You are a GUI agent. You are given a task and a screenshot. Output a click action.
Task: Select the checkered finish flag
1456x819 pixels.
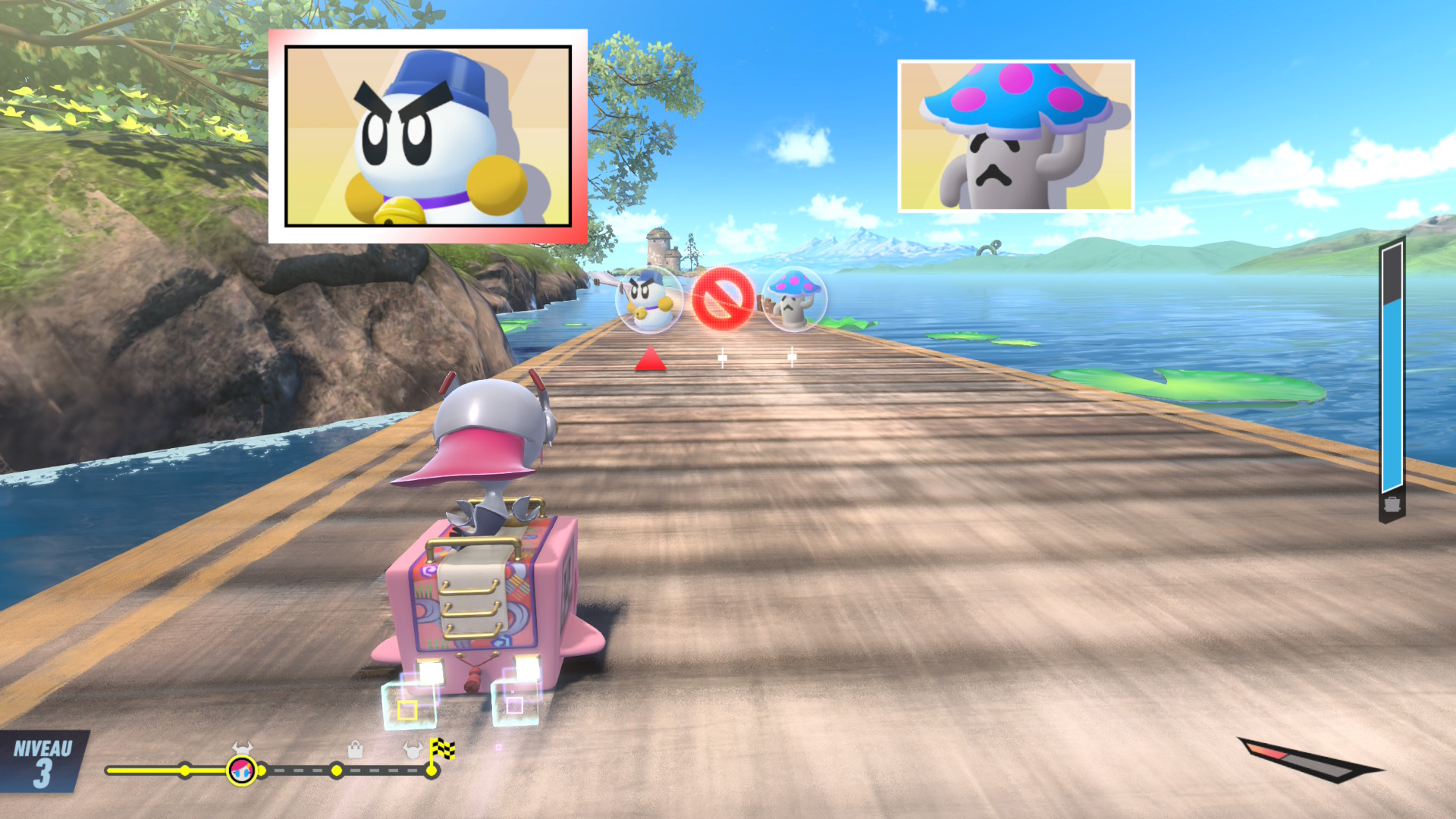pos(442,750)
